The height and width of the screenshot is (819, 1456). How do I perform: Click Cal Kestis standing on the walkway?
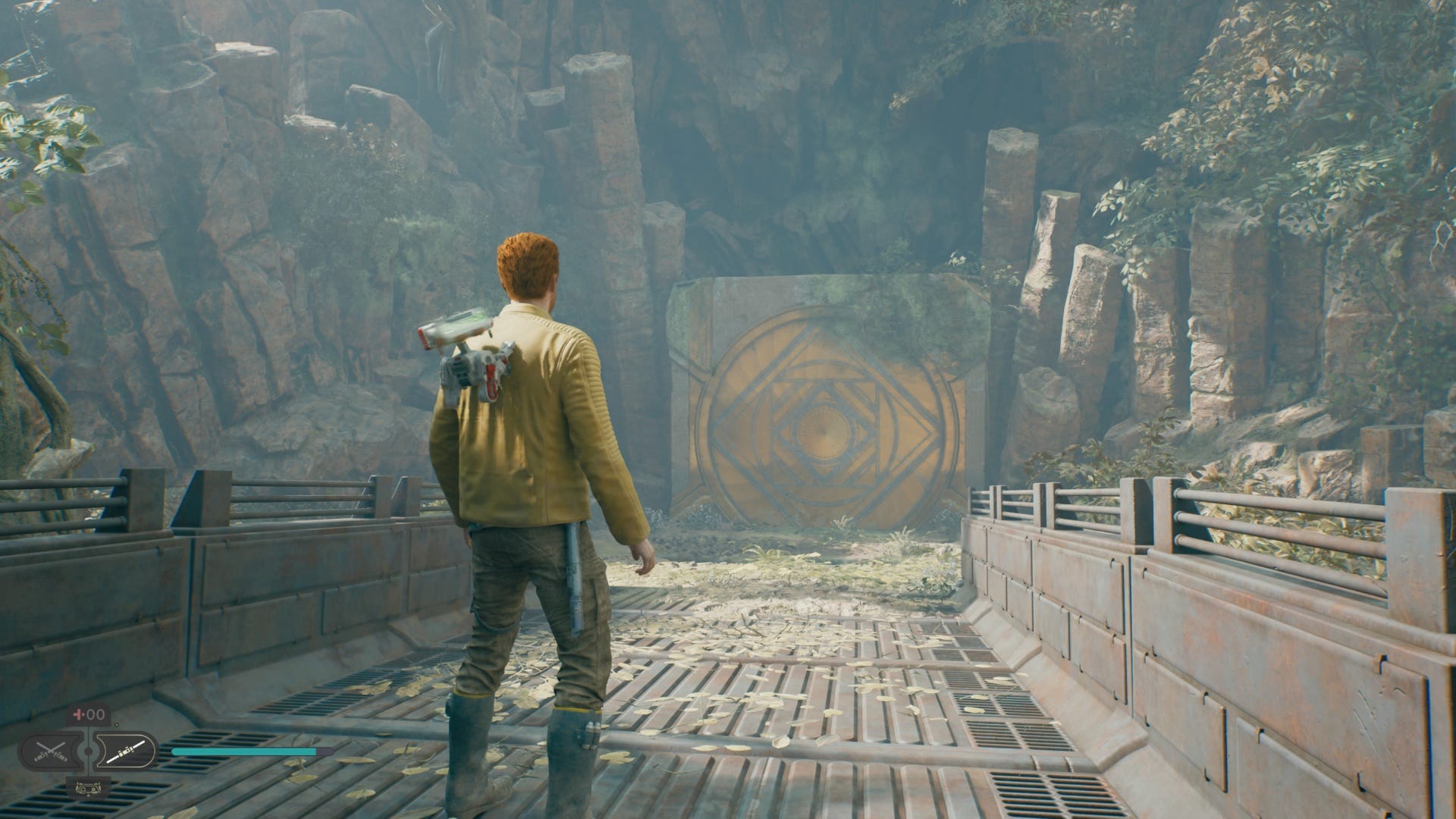(531, 493)
